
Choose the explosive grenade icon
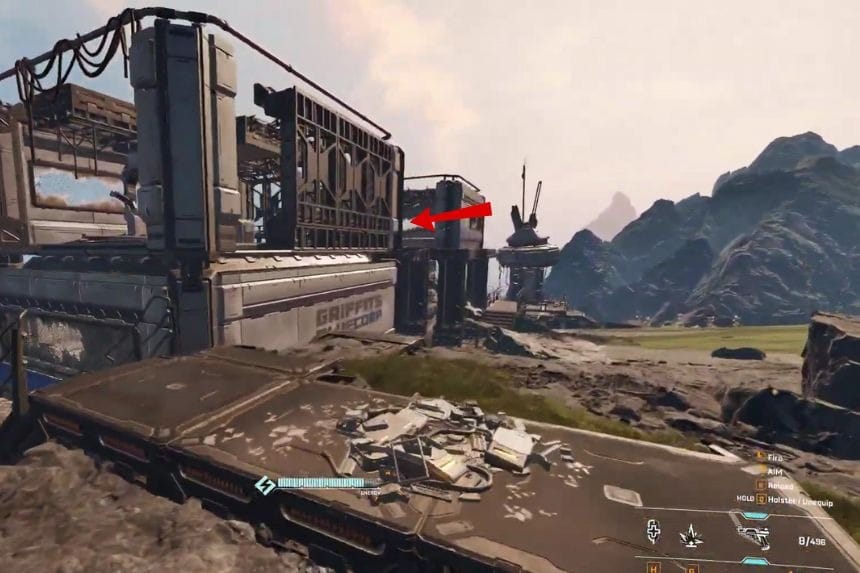[693, 536]
